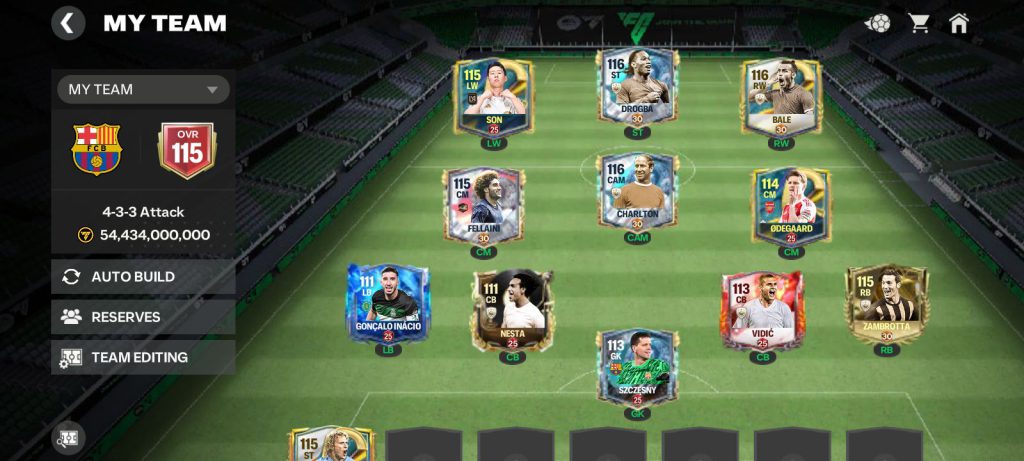The width and height of the screenshot is (1024, 461).
Task: Go back using the arrow button
Action: point(68,23)
